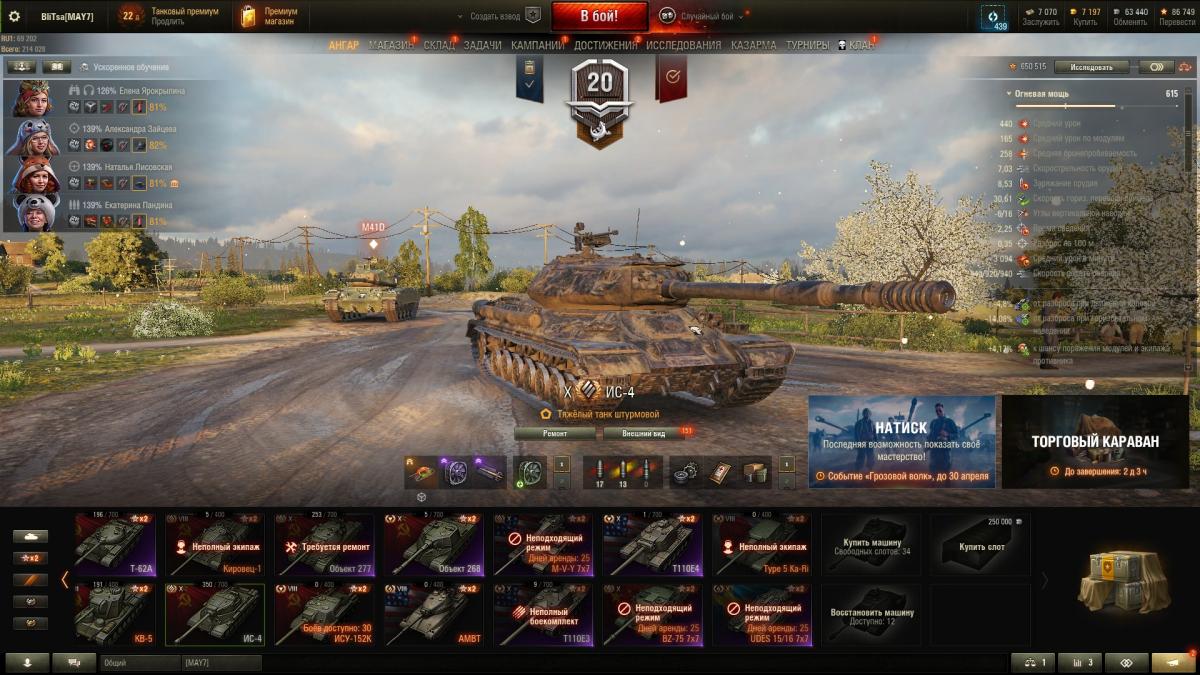Open the Премиум магазин

pos(270,16)
